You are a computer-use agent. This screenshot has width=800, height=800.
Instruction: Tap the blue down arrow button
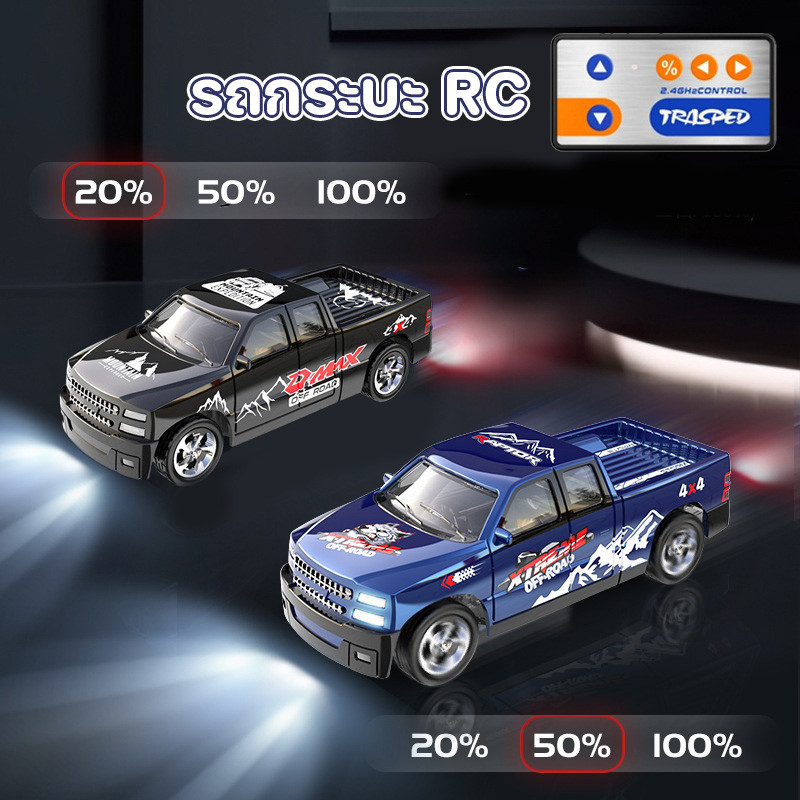(598, 119)
